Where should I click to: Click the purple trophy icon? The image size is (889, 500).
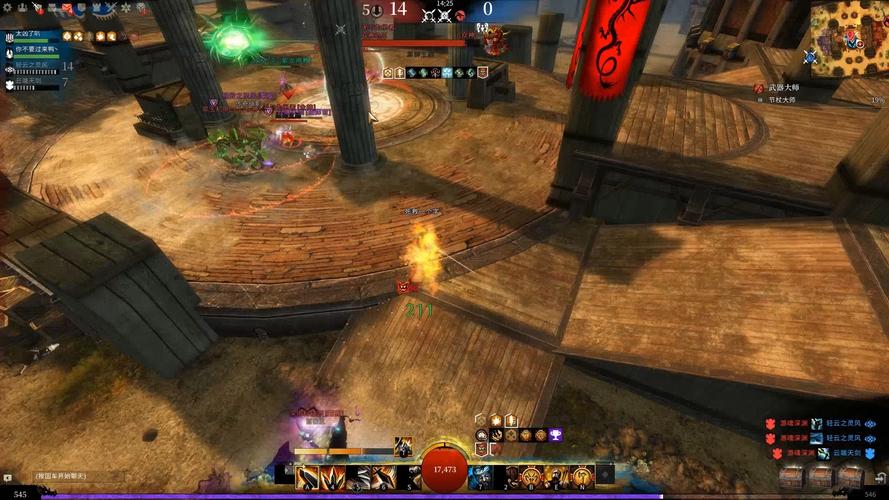click(x=555, y=435)
